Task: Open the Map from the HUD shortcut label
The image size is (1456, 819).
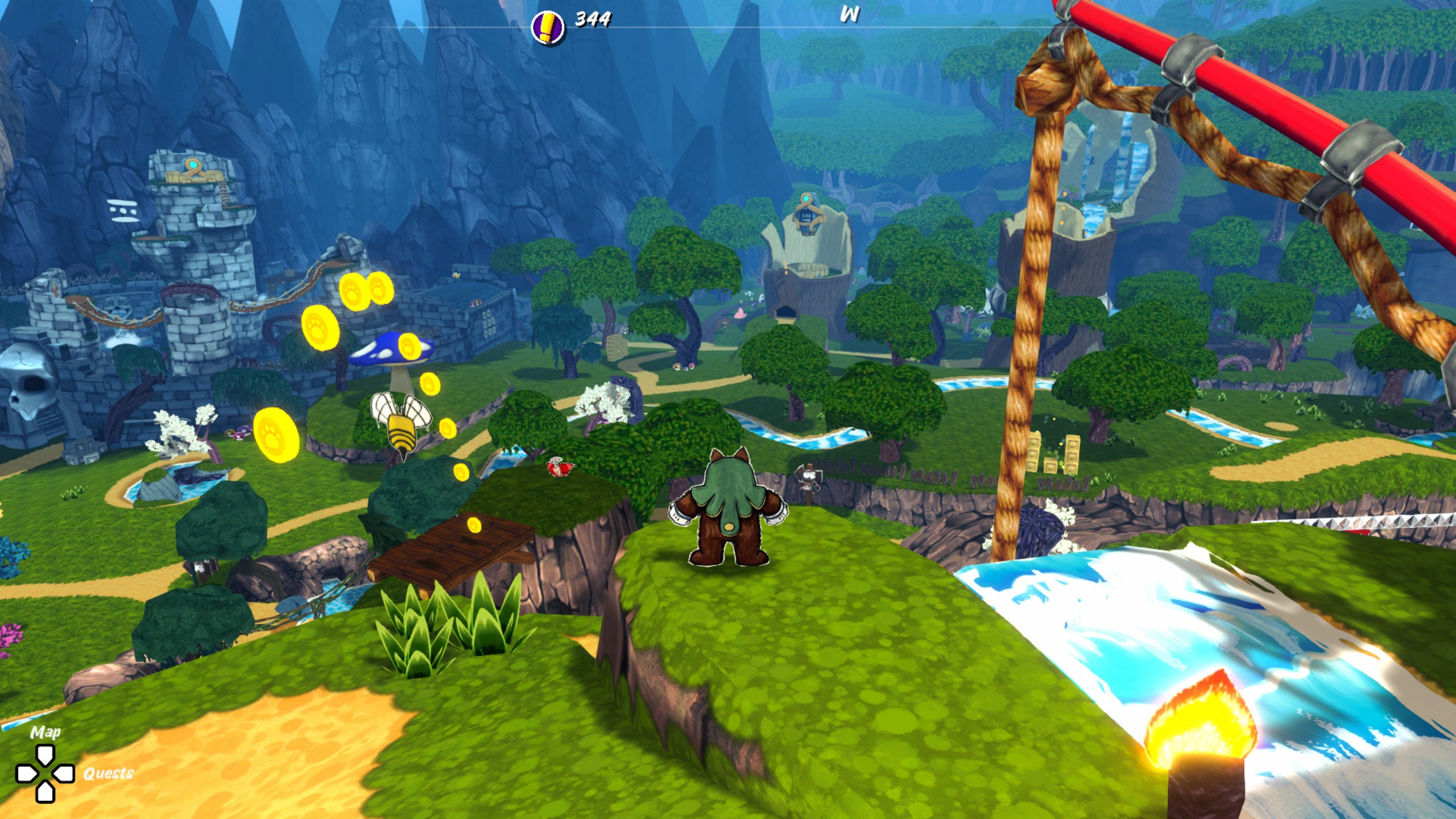Action: tap(45, 732)
